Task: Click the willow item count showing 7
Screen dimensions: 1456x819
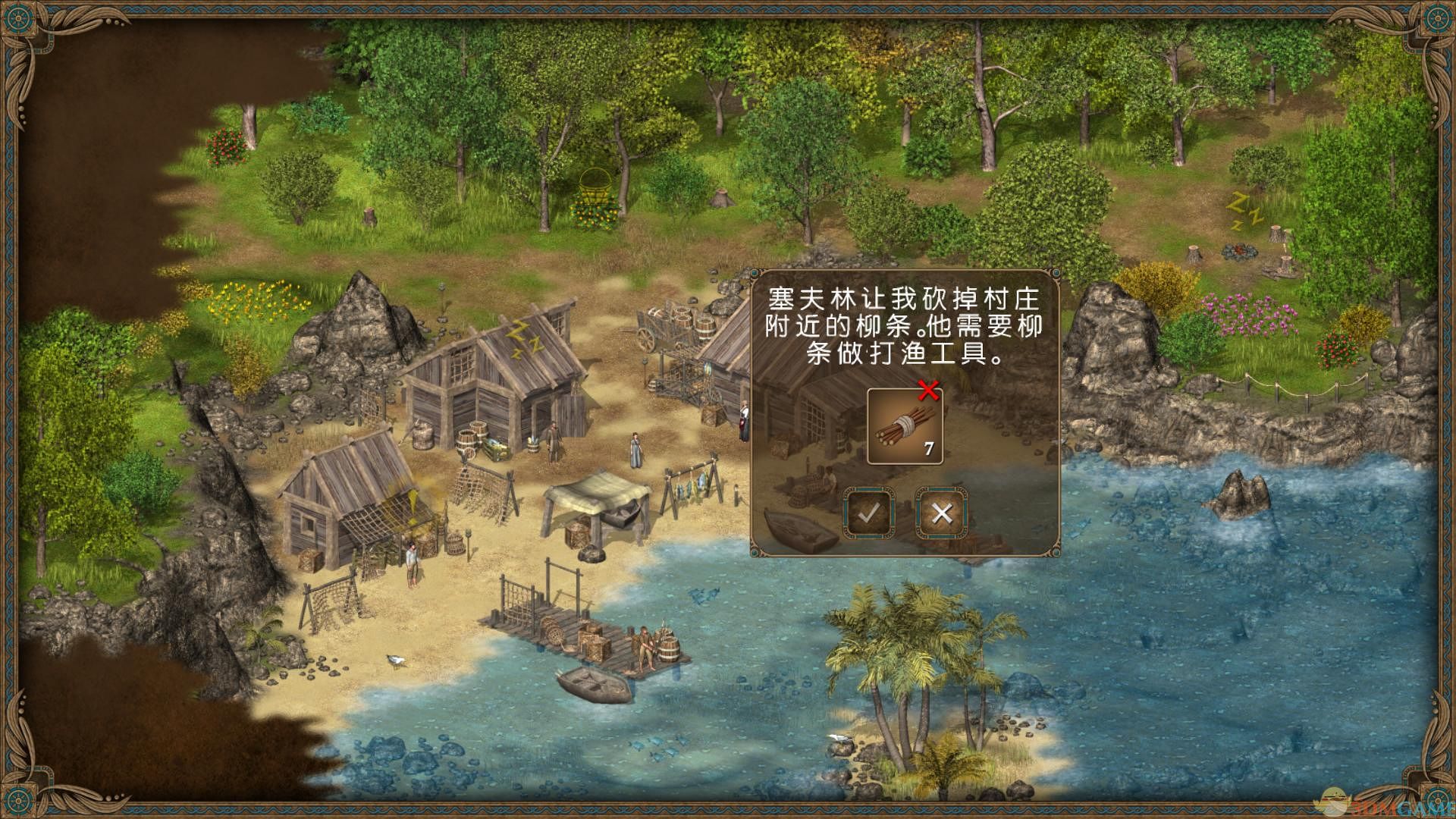Action: (x=928, y=447)
